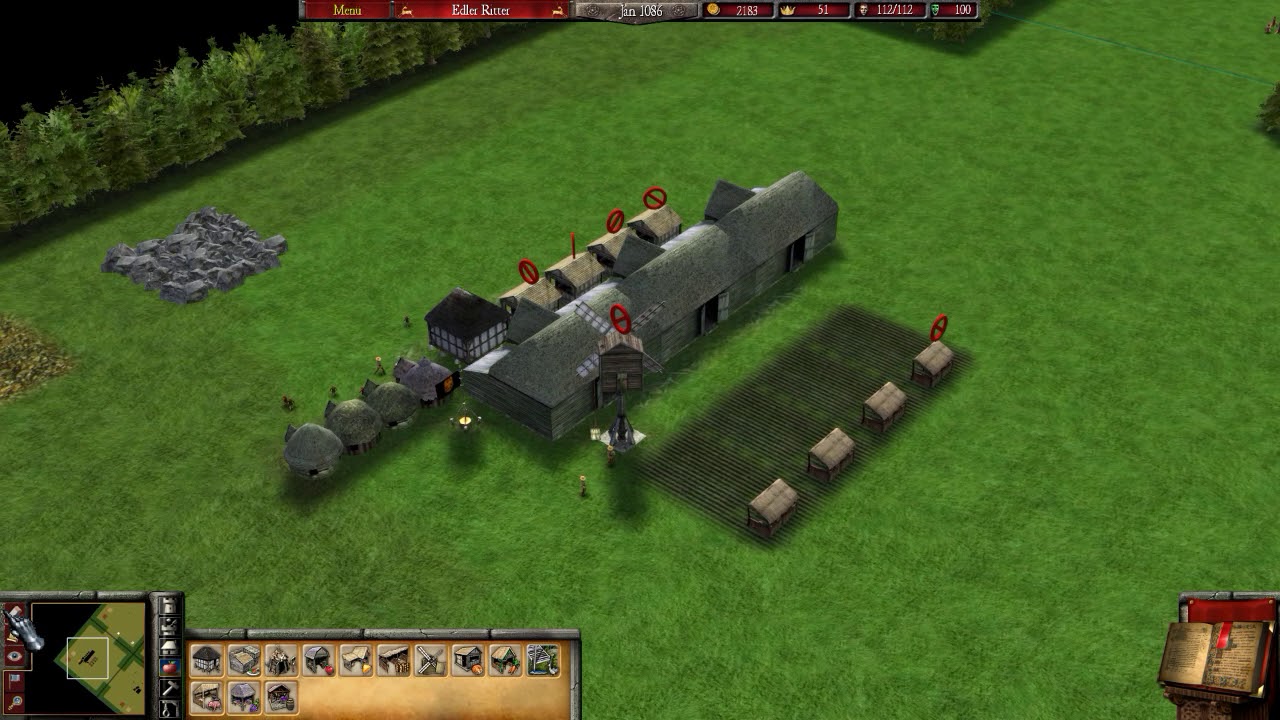Open the hammer industry buildings category
The width and height of the screenshot is (1280, 720).
click(169, 688)
